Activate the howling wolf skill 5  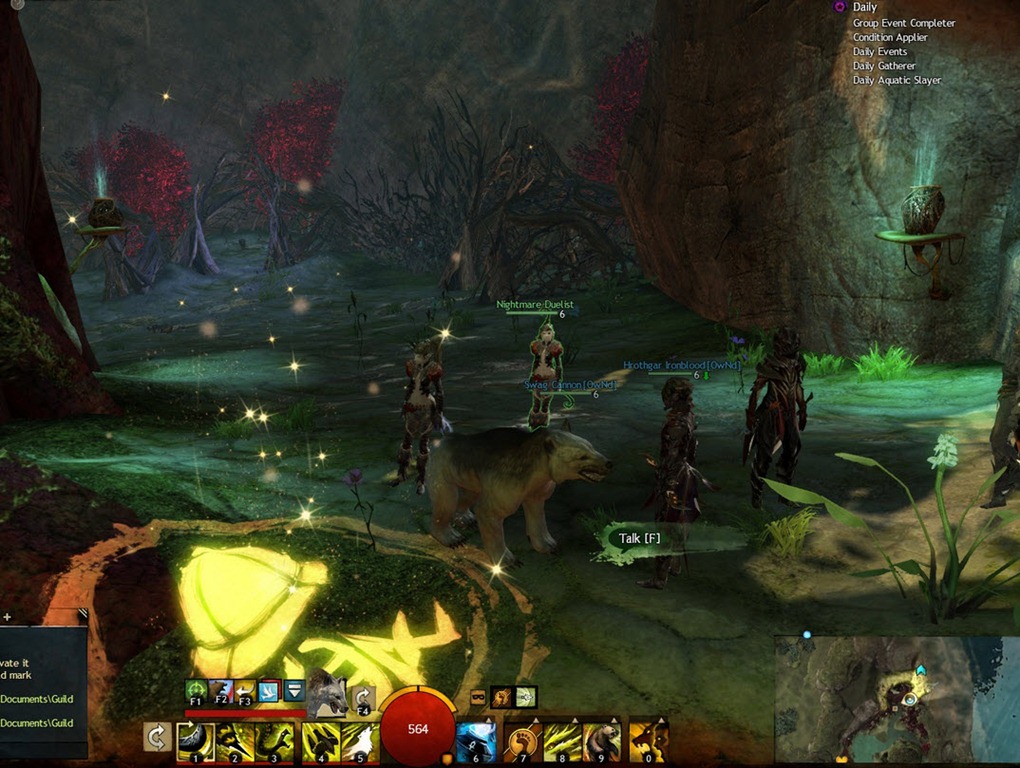click(360, 741)
